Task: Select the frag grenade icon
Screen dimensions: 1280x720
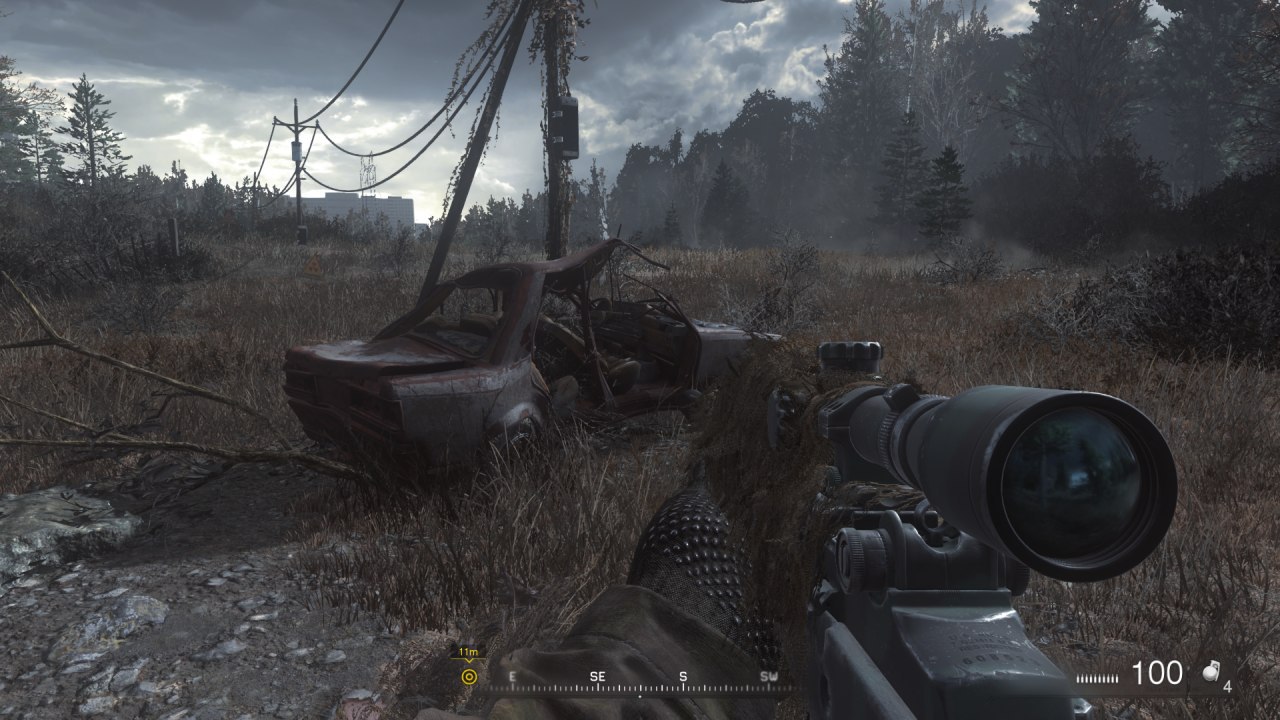Action: pyautogui.click(x=1210, y=675)
